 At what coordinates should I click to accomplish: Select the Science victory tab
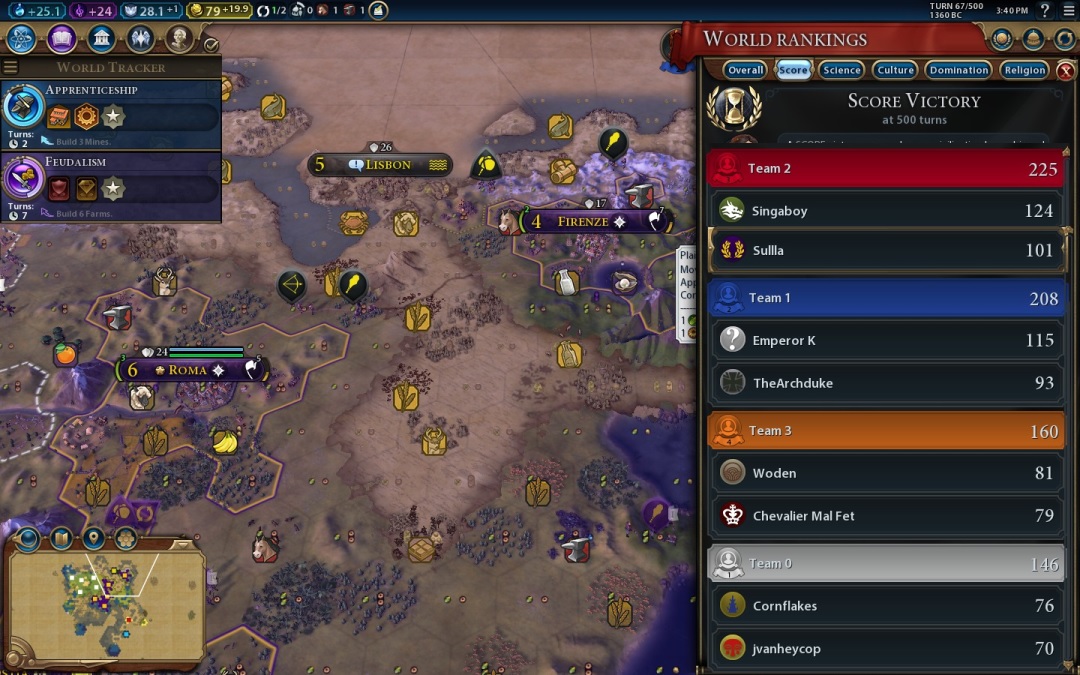[x=841, y=70]
